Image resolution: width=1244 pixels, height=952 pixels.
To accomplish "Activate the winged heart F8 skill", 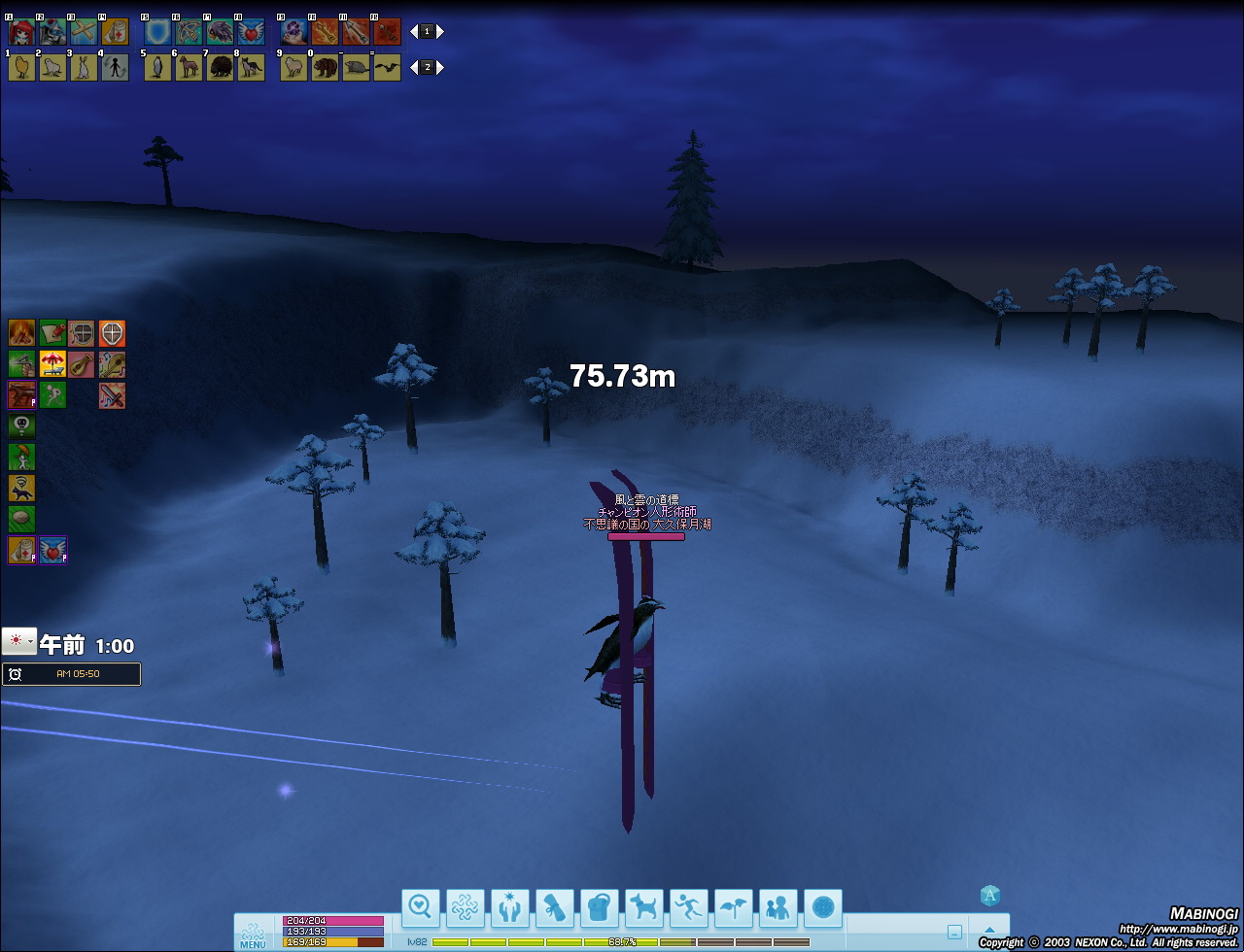I will (x=251, y=32).
